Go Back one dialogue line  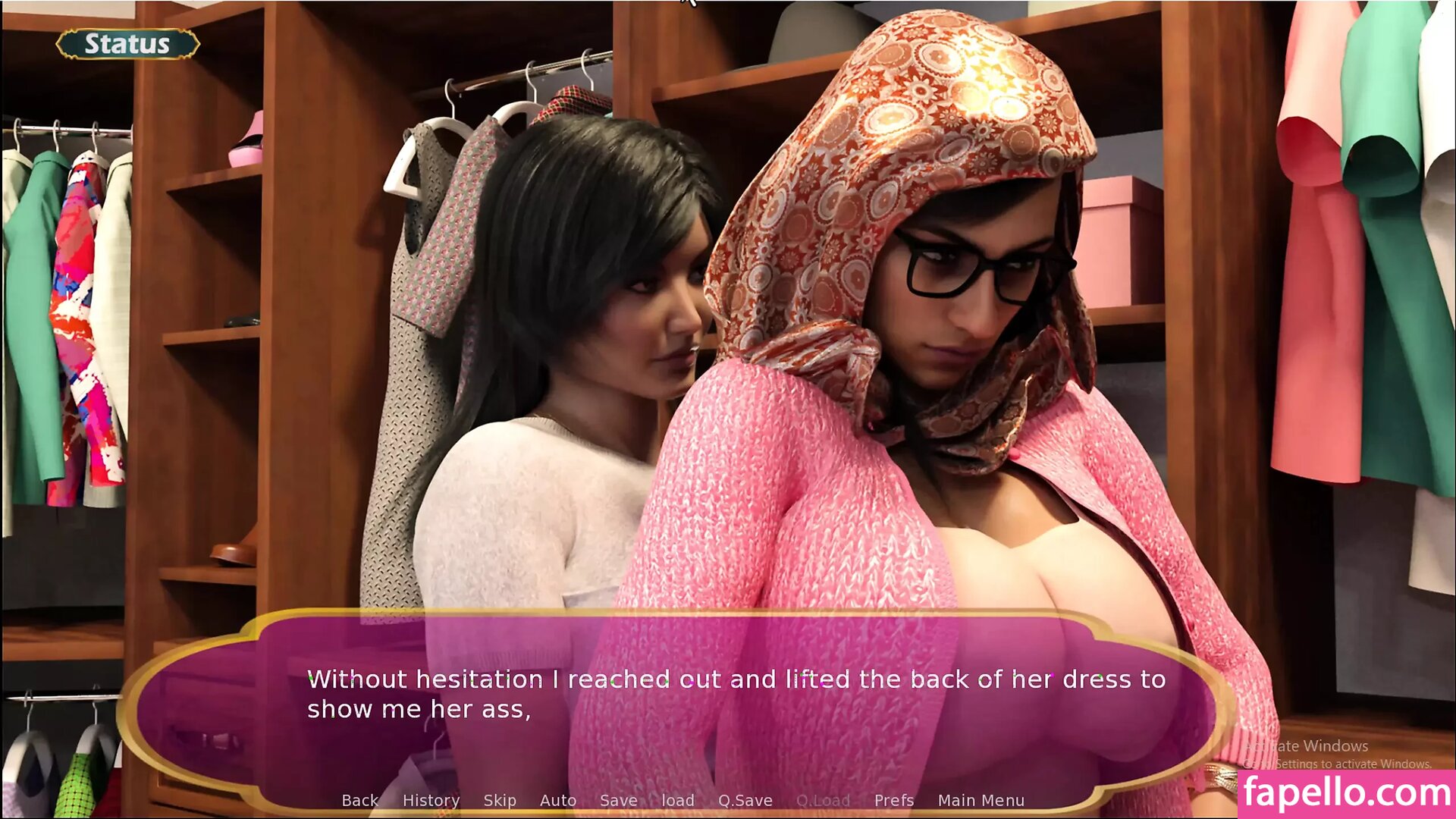point(359,800)
